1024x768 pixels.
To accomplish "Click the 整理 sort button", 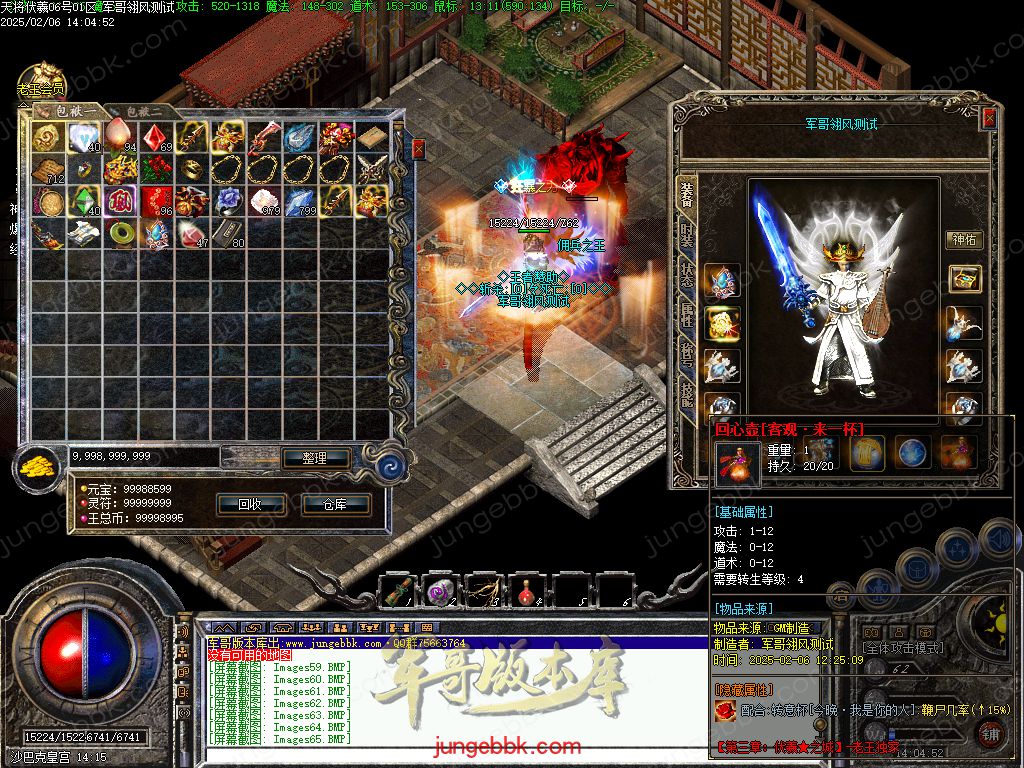I will [x=315, y=458].
